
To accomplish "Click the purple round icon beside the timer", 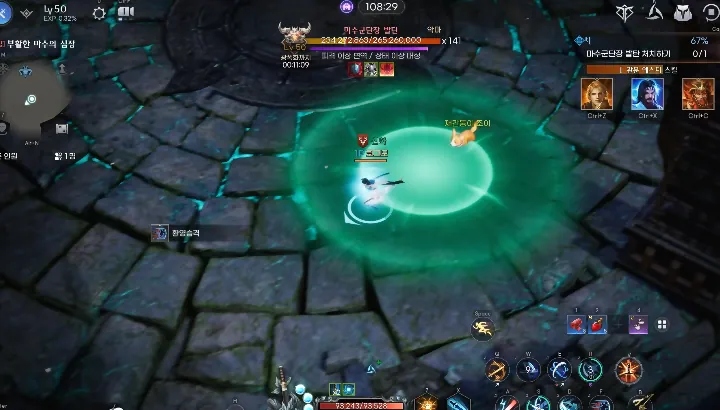I will tap(347, 7).
